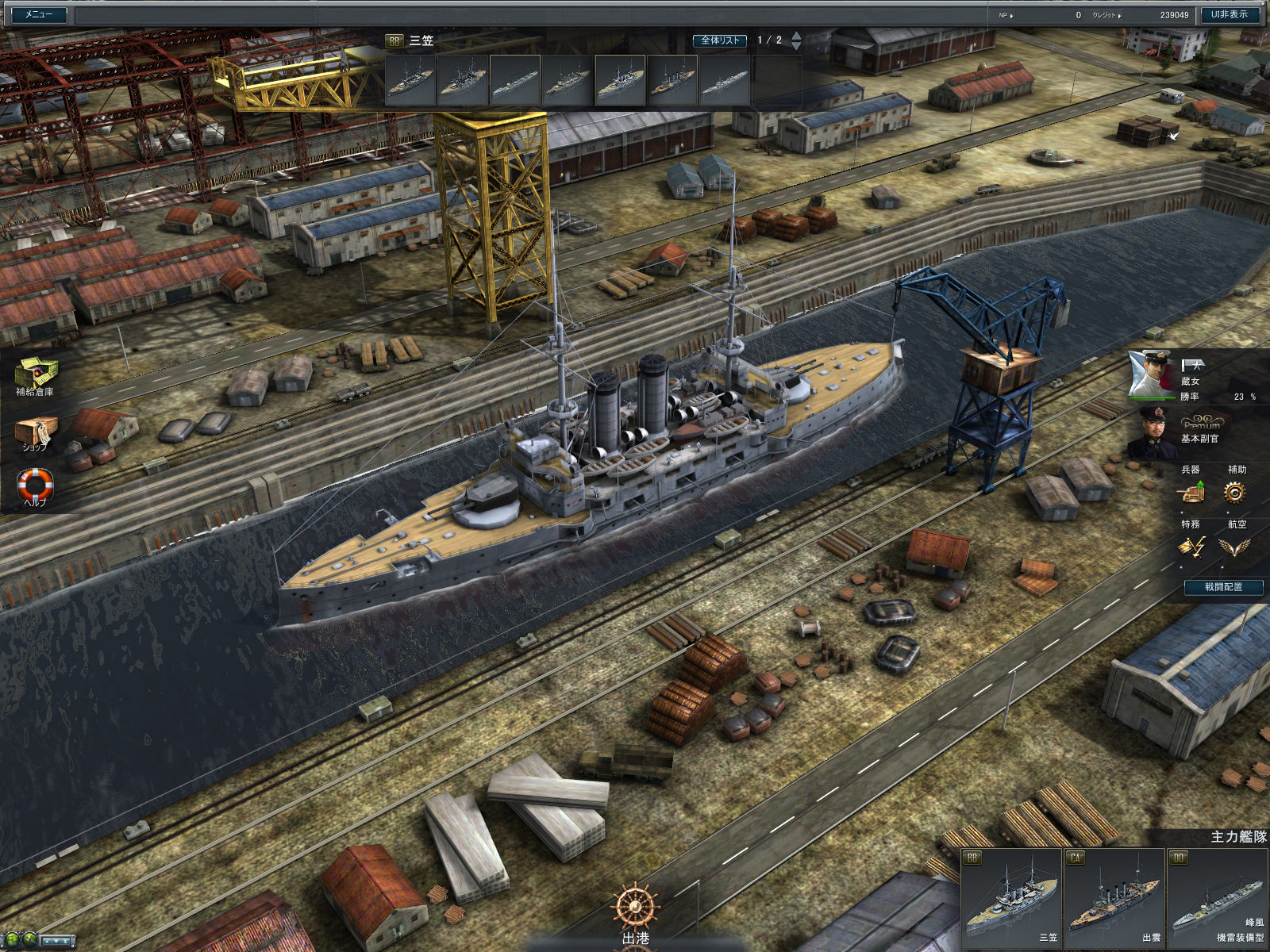Choose the first ship thumbnail in the top list
The height and width of the screenshot is (952, 1270).
[410, 80]
